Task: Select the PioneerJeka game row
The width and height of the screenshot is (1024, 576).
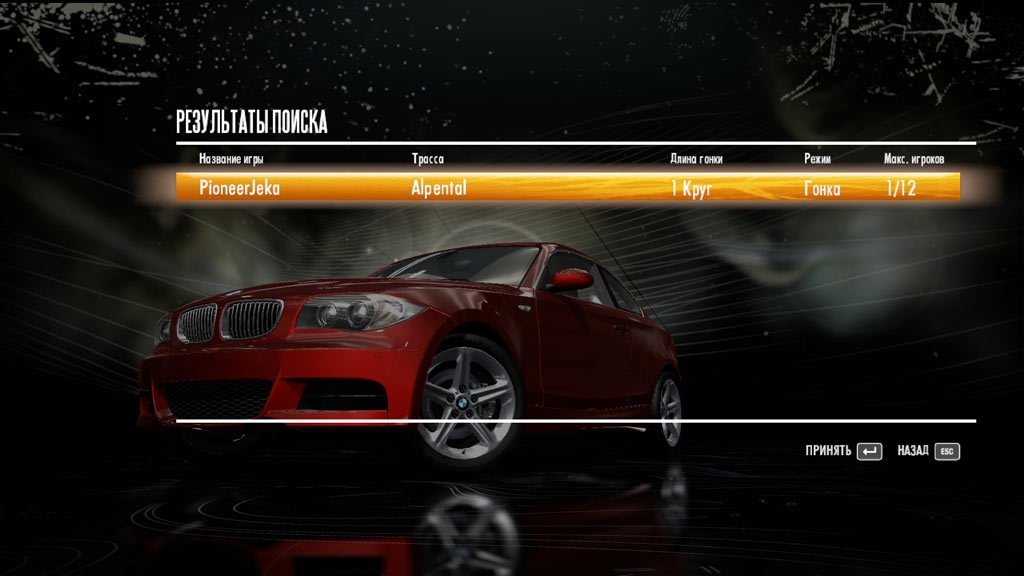Action: 567,187
